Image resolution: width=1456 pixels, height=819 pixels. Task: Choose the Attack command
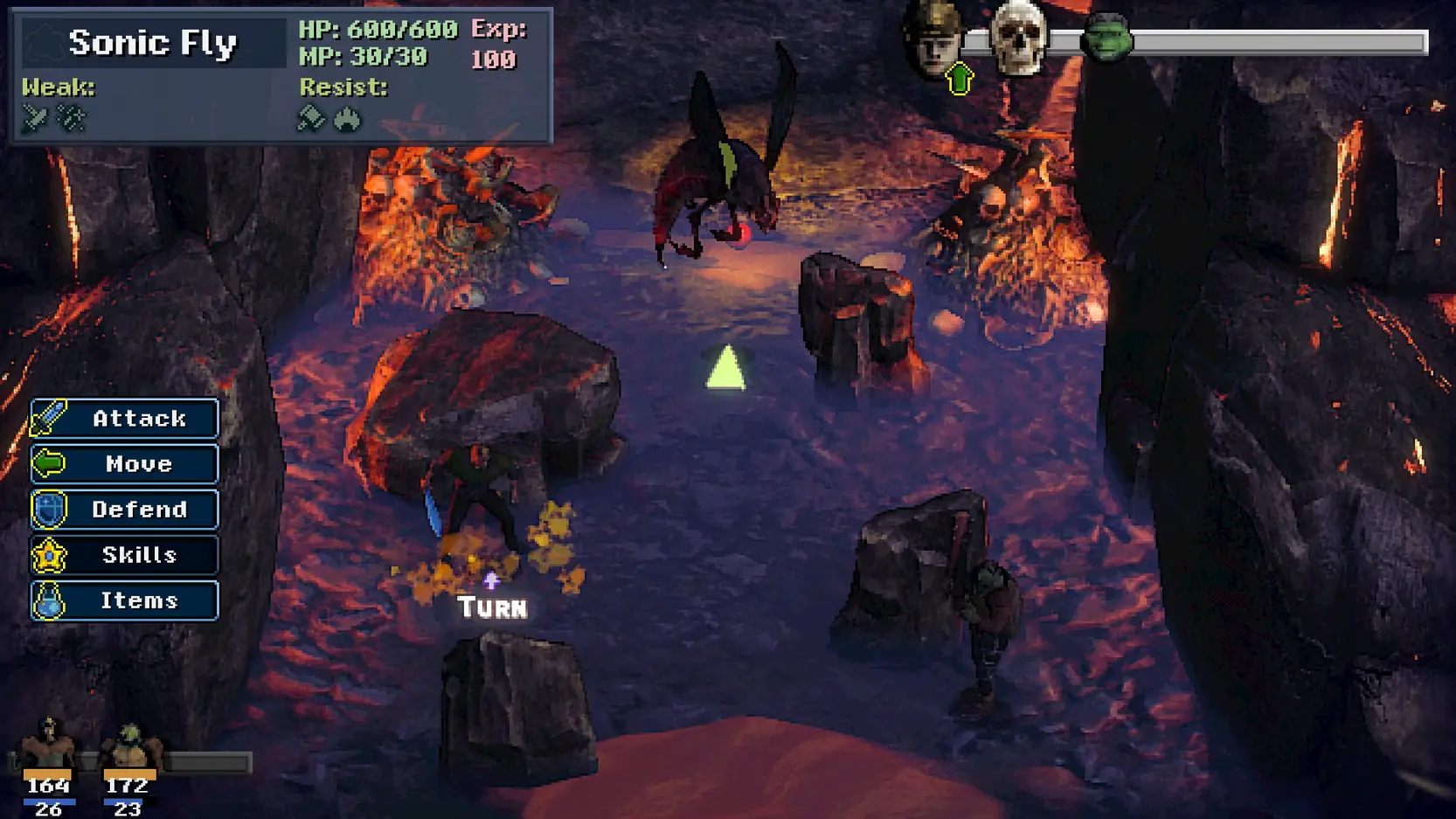[x=124, y=419]
